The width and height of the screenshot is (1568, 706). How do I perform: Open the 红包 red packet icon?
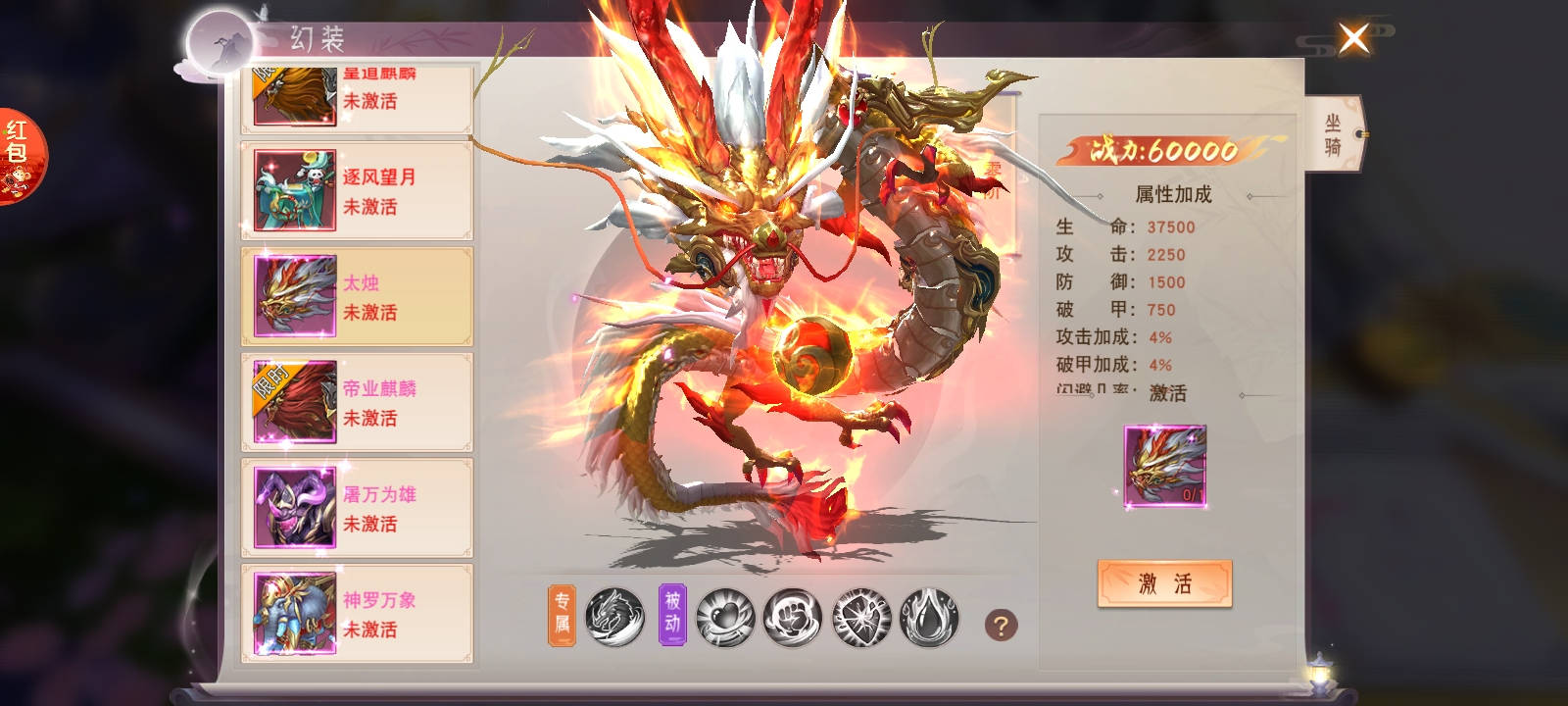tap(19, 156)
